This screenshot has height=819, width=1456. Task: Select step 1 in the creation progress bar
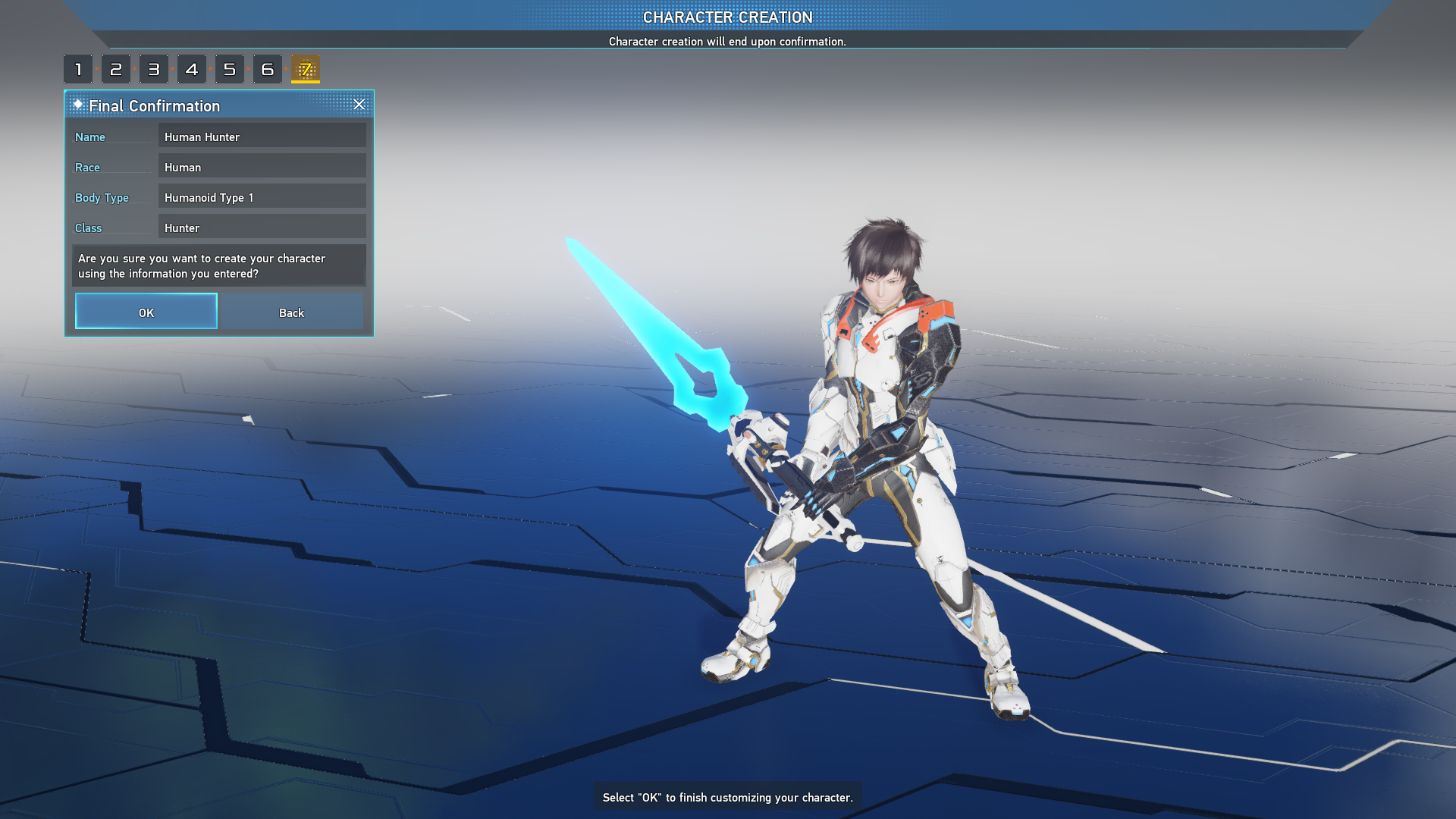tap(78, 68)
